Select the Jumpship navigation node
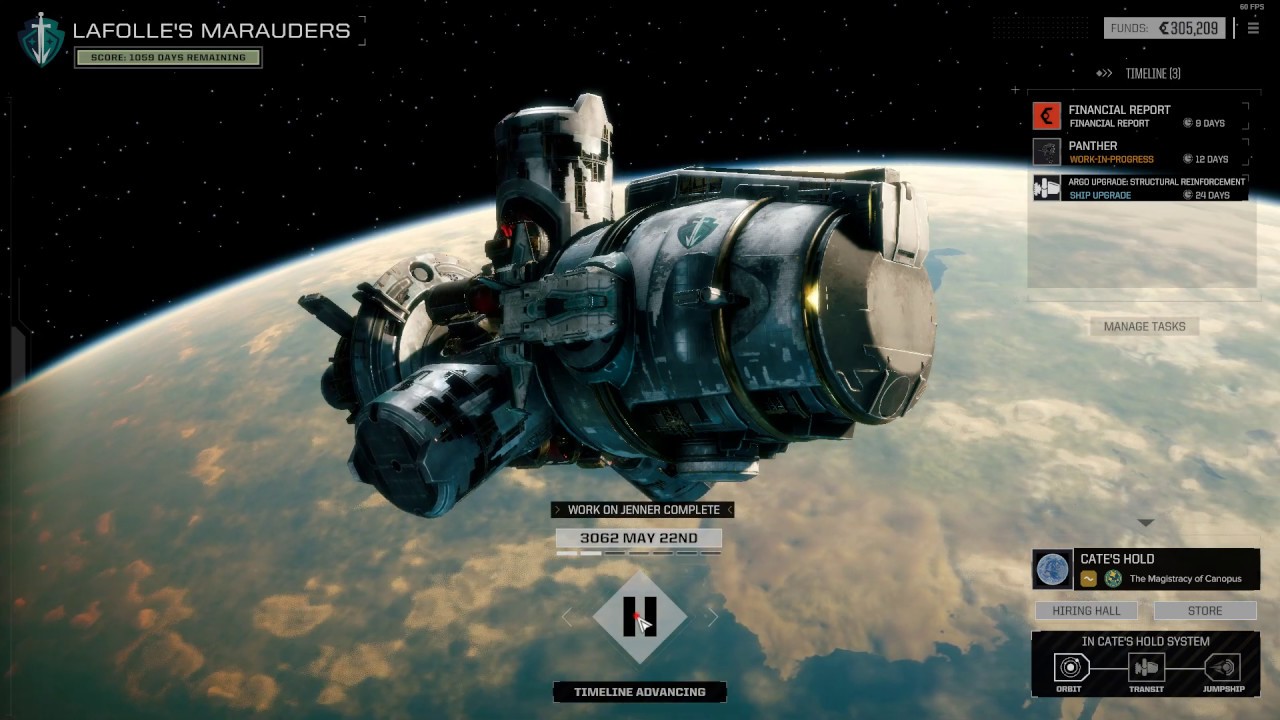1280x720 pixels. click(x=1222, y=668)
